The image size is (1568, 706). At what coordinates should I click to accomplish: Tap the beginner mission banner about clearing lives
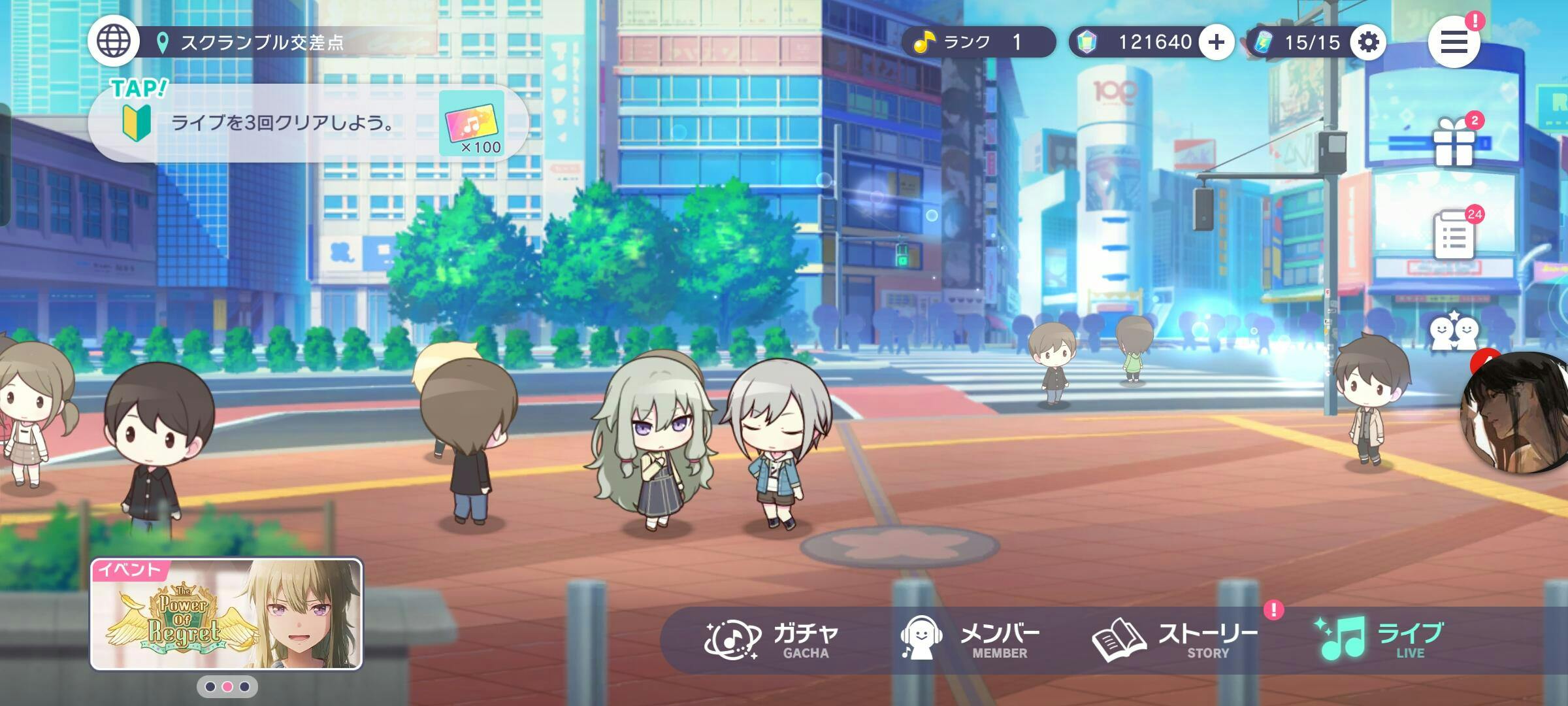click(x=307, y=123)
